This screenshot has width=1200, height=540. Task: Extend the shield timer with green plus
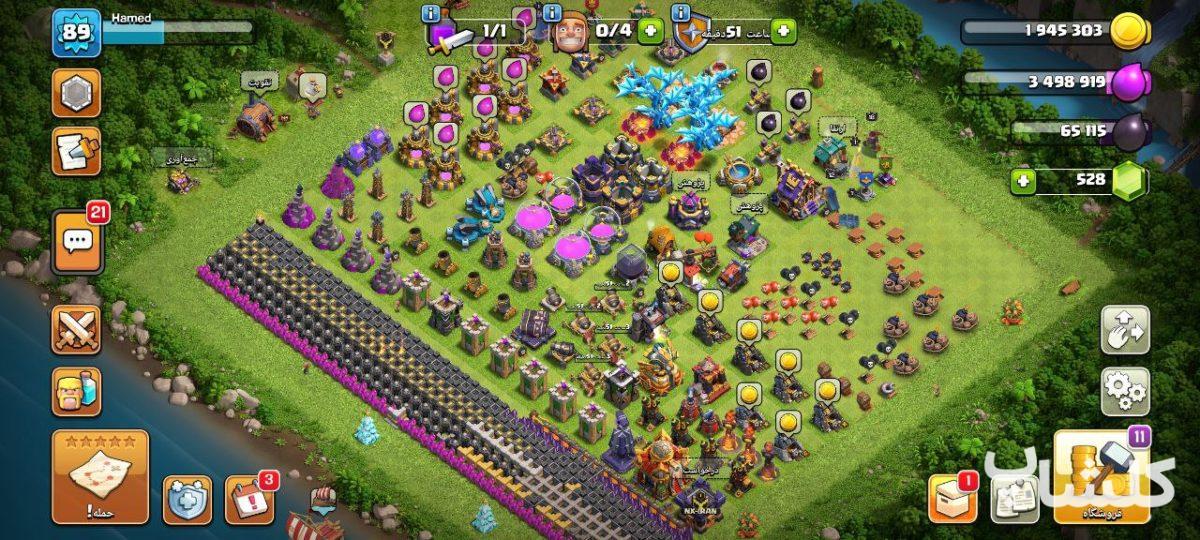[x=782, y=31]
